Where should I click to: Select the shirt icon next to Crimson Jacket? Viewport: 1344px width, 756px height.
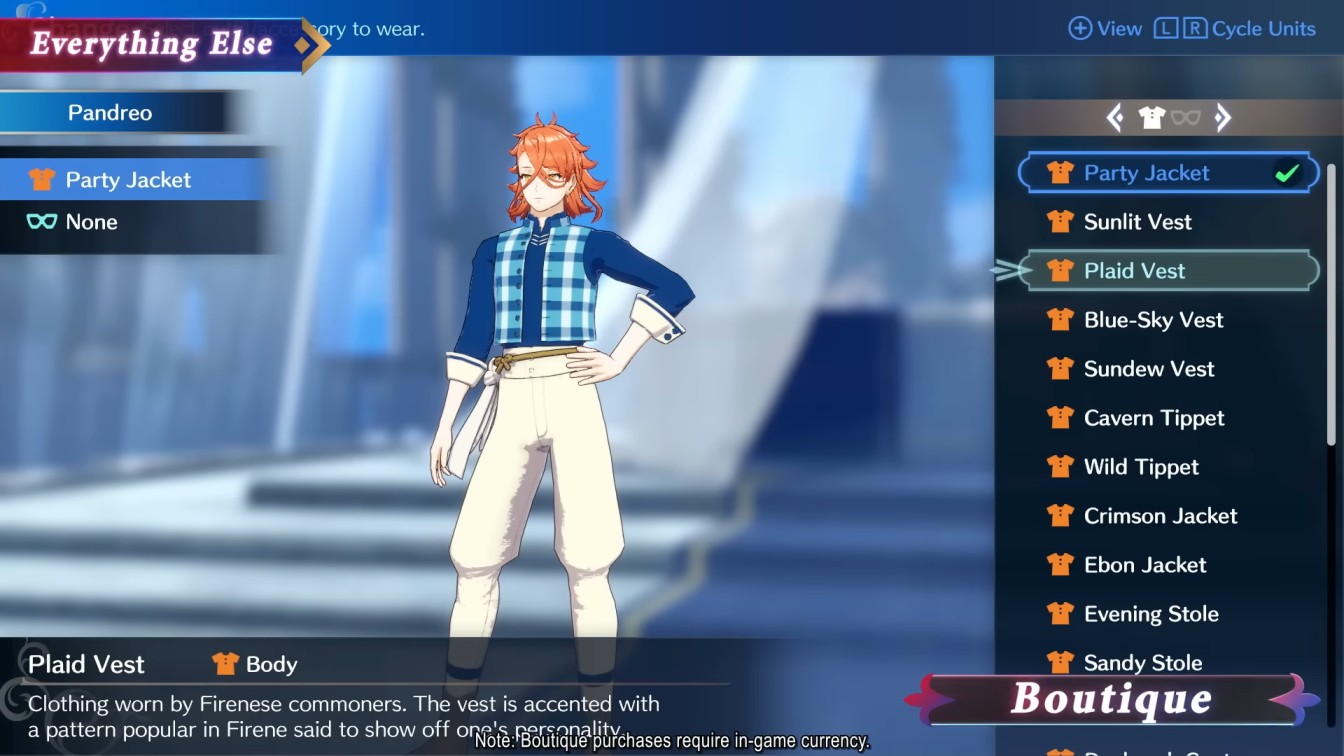tap(1059, 515)
